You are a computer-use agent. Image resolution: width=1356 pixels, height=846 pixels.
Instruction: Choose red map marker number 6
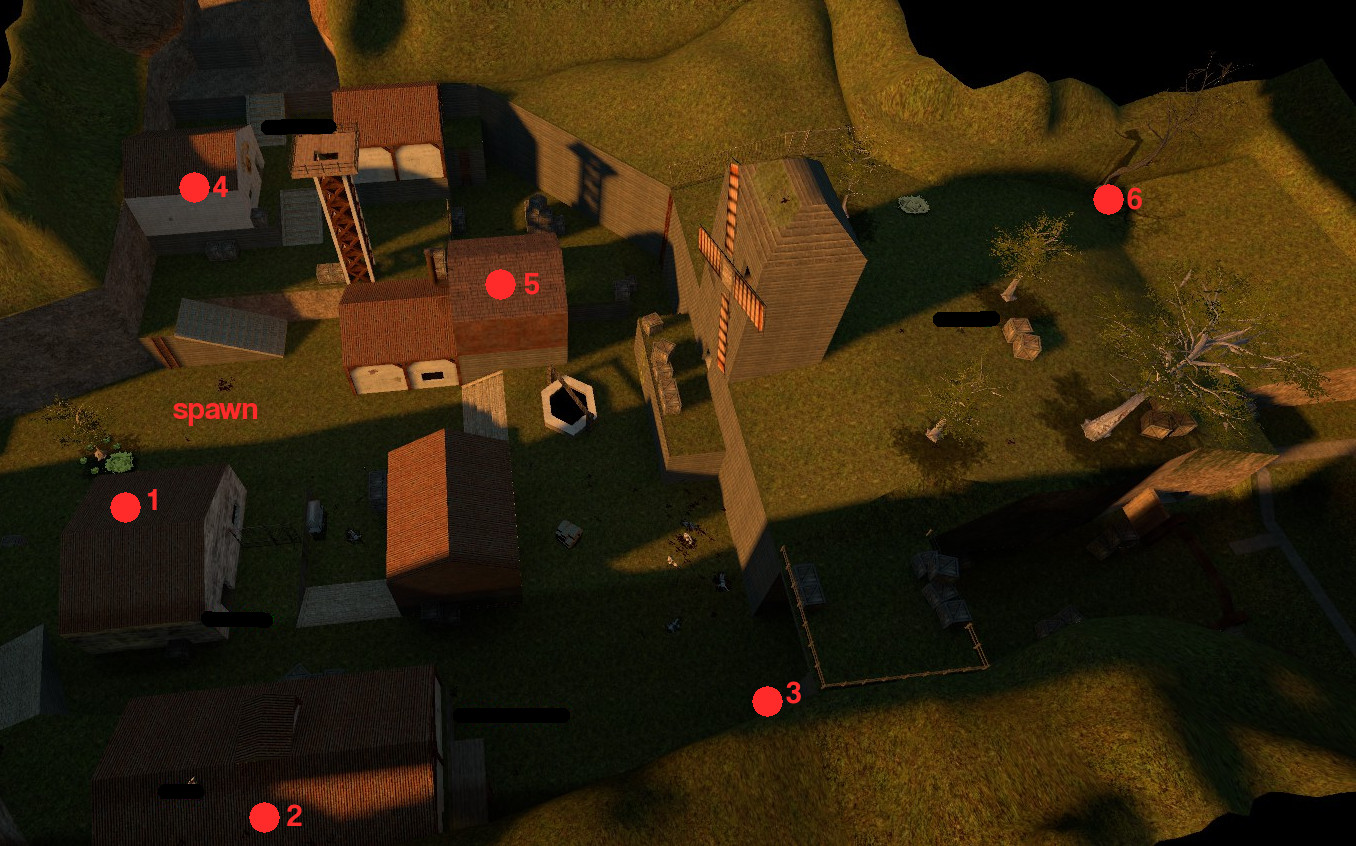pos(1107,200)
